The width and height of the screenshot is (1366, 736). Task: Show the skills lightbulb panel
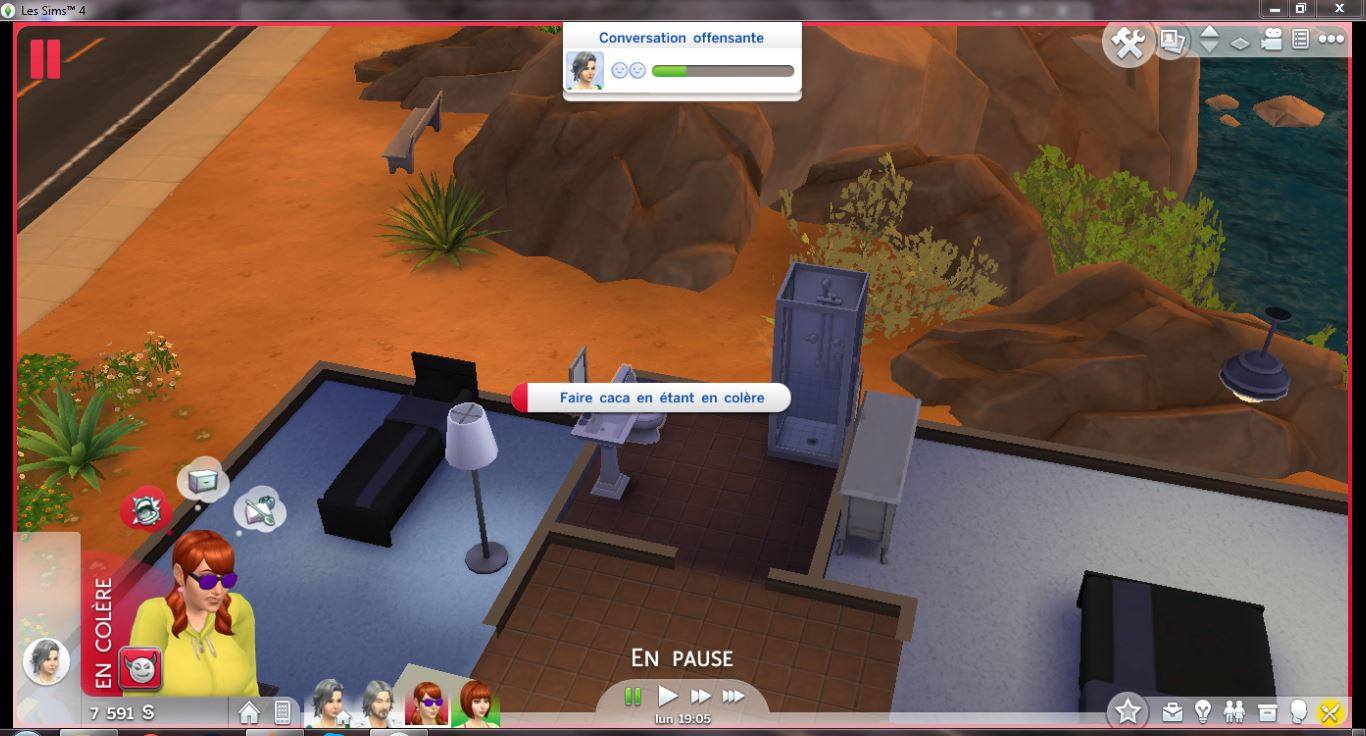(1203, 712)
